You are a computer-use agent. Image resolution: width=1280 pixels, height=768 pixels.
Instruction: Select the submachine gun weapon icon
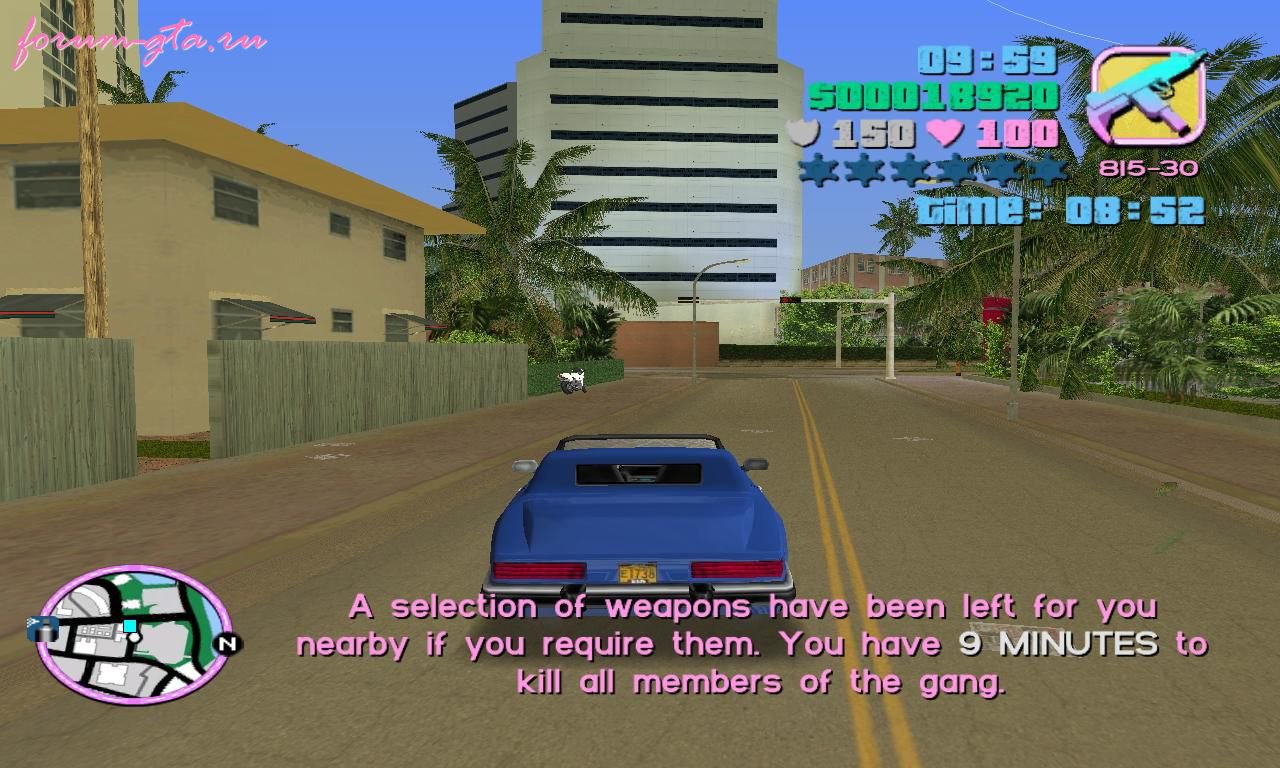[x=1146, y=97]
